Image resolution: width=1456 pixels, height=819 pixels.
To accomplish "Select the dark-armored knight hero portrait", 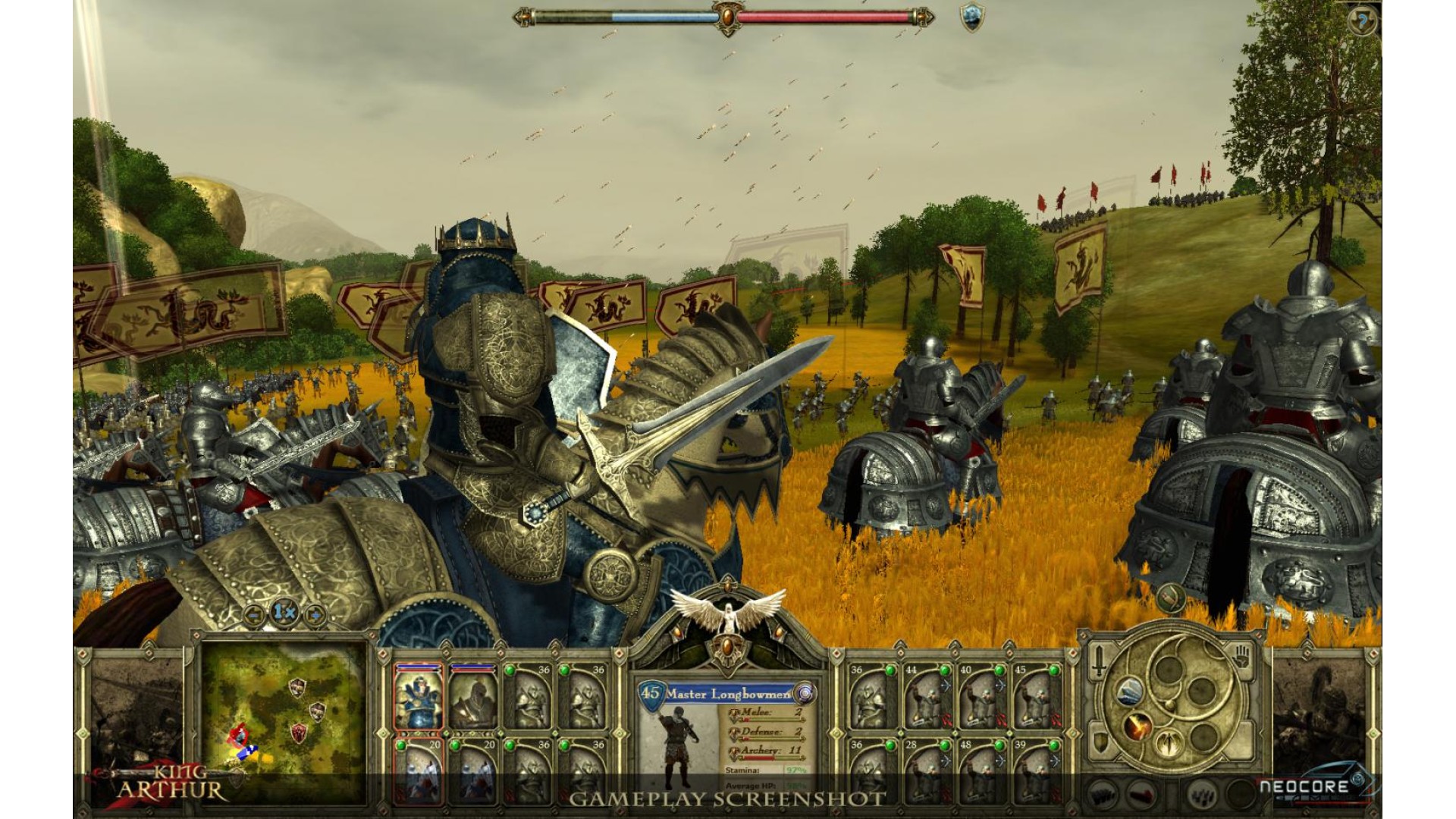I will [x=472, y=697].
